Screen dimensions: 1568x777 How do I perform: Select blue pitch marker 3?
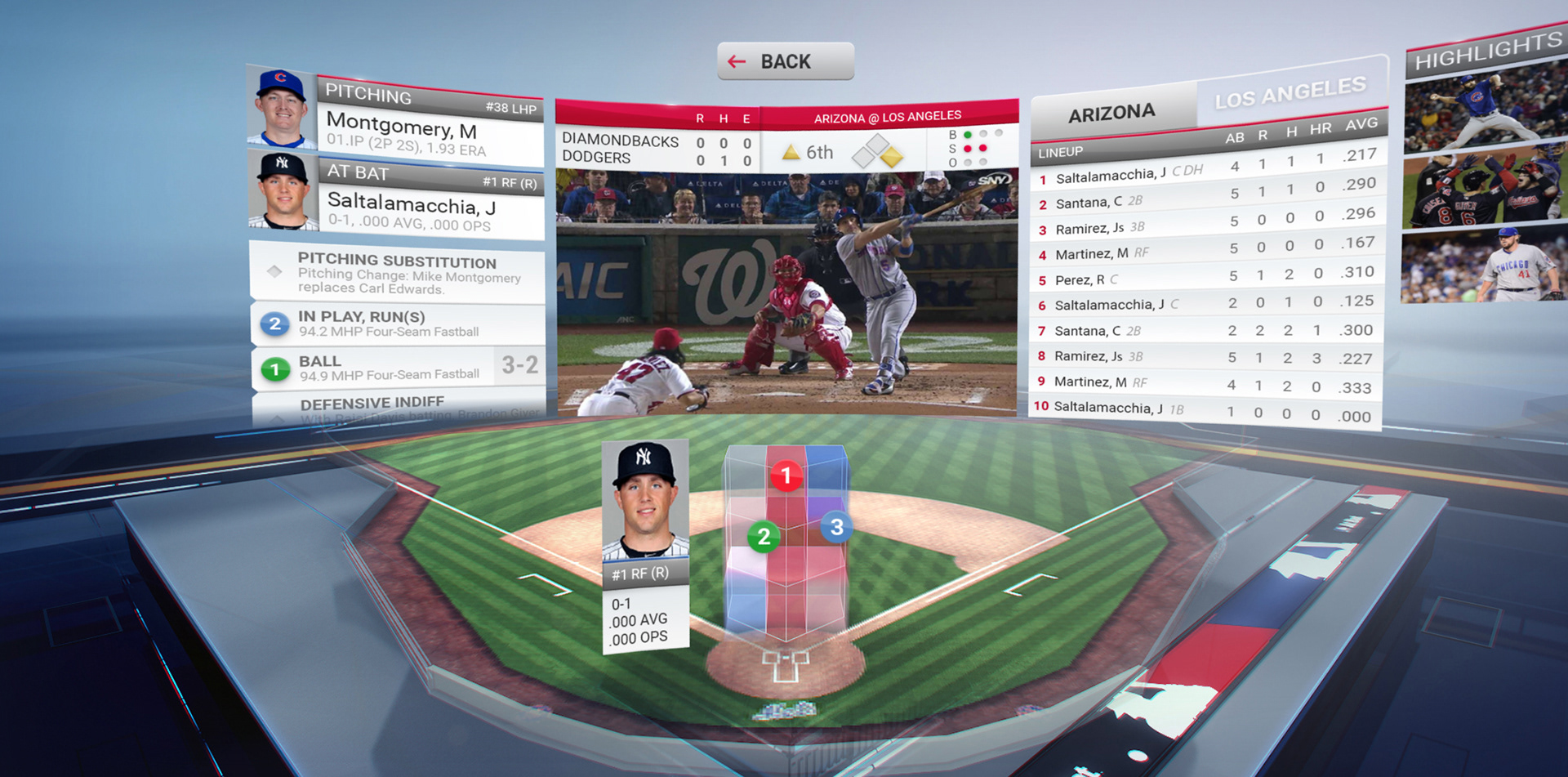tap(836, 527)
